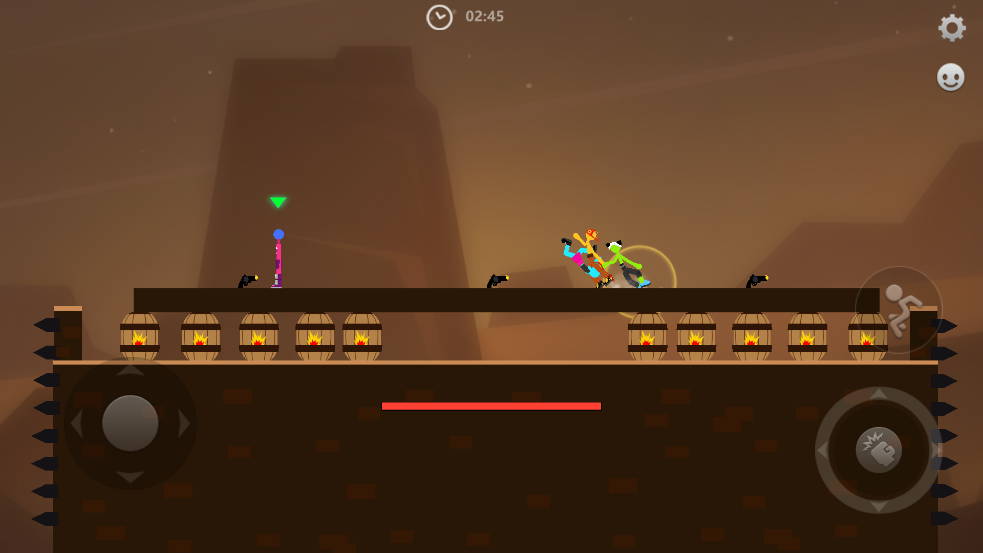Hit the punch fist attack button

click(x=878, y=450)
